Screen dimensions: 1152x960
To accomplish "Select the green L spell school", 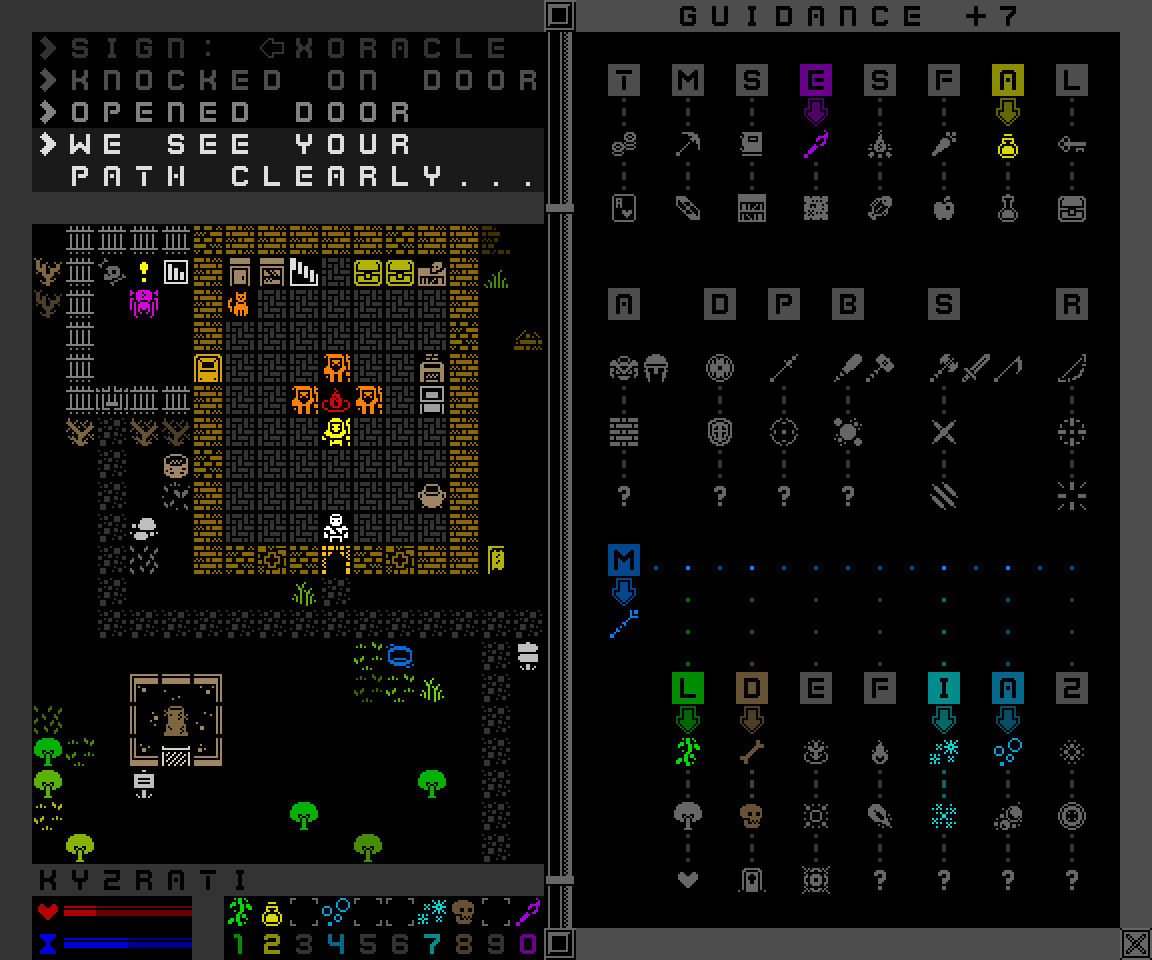I will [x=687, y=688].
